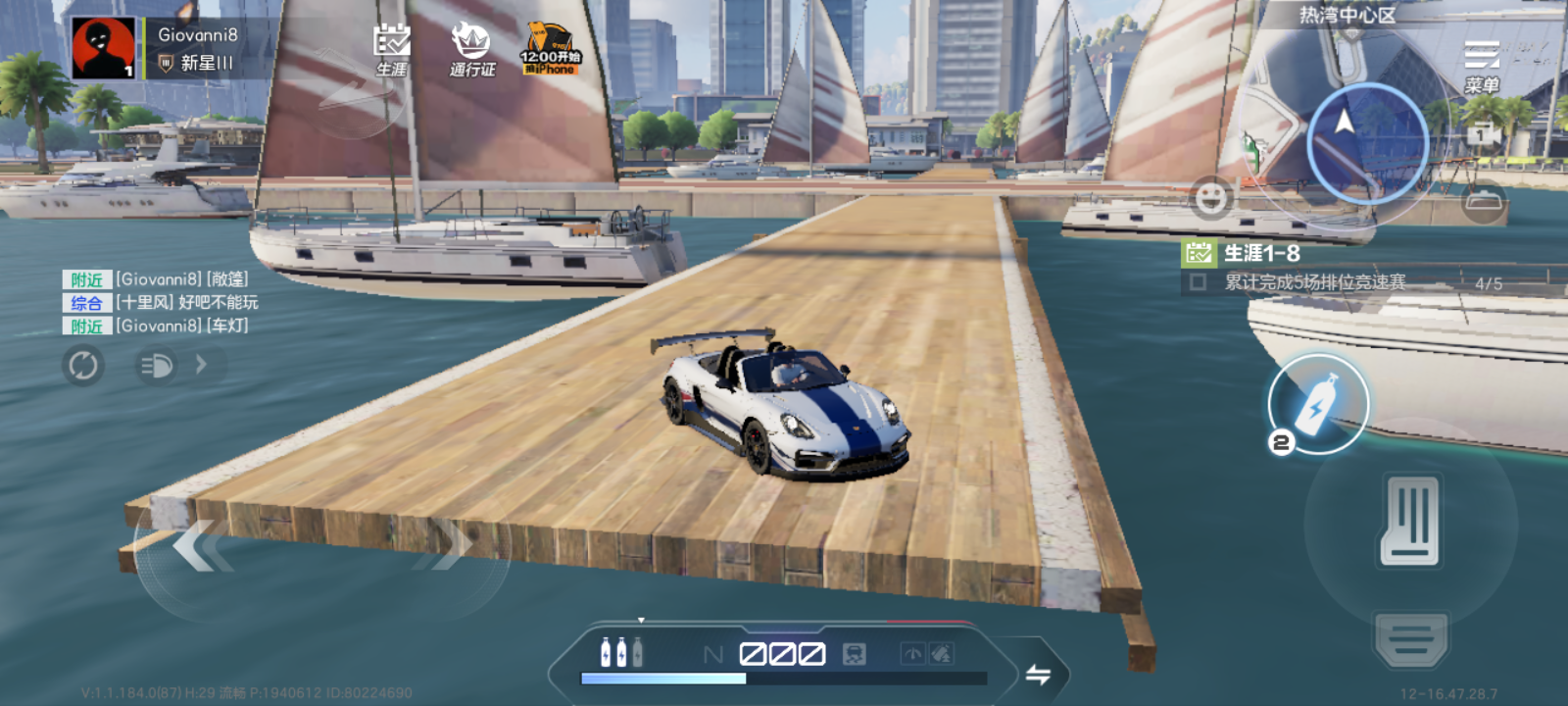Tap the smiley emote button

point(1211,198)
